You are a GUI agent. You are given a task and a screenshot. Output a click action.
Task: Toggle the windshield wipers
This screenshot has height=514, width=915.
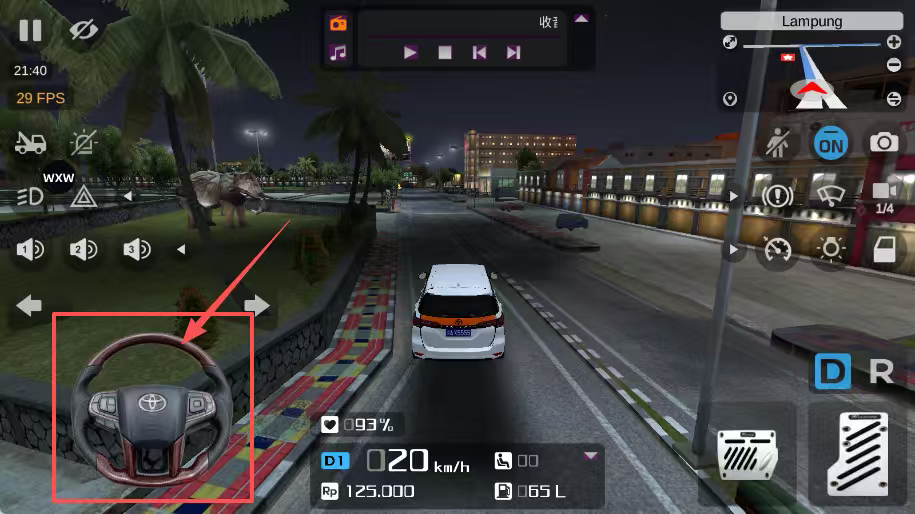830,196
